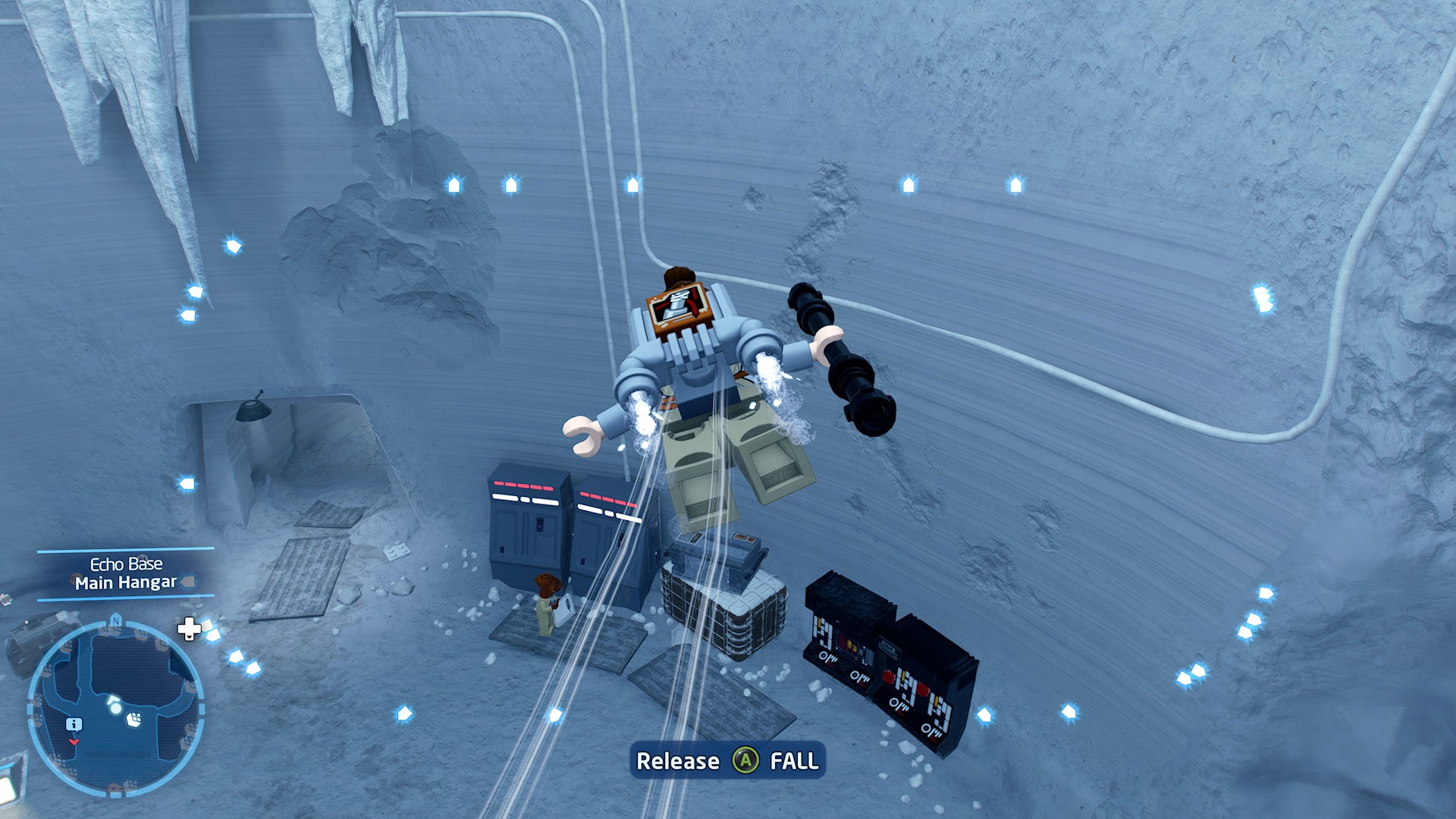Click the N compass marker on the minimap
The image size is (1456, 819).
pos(115,620)
